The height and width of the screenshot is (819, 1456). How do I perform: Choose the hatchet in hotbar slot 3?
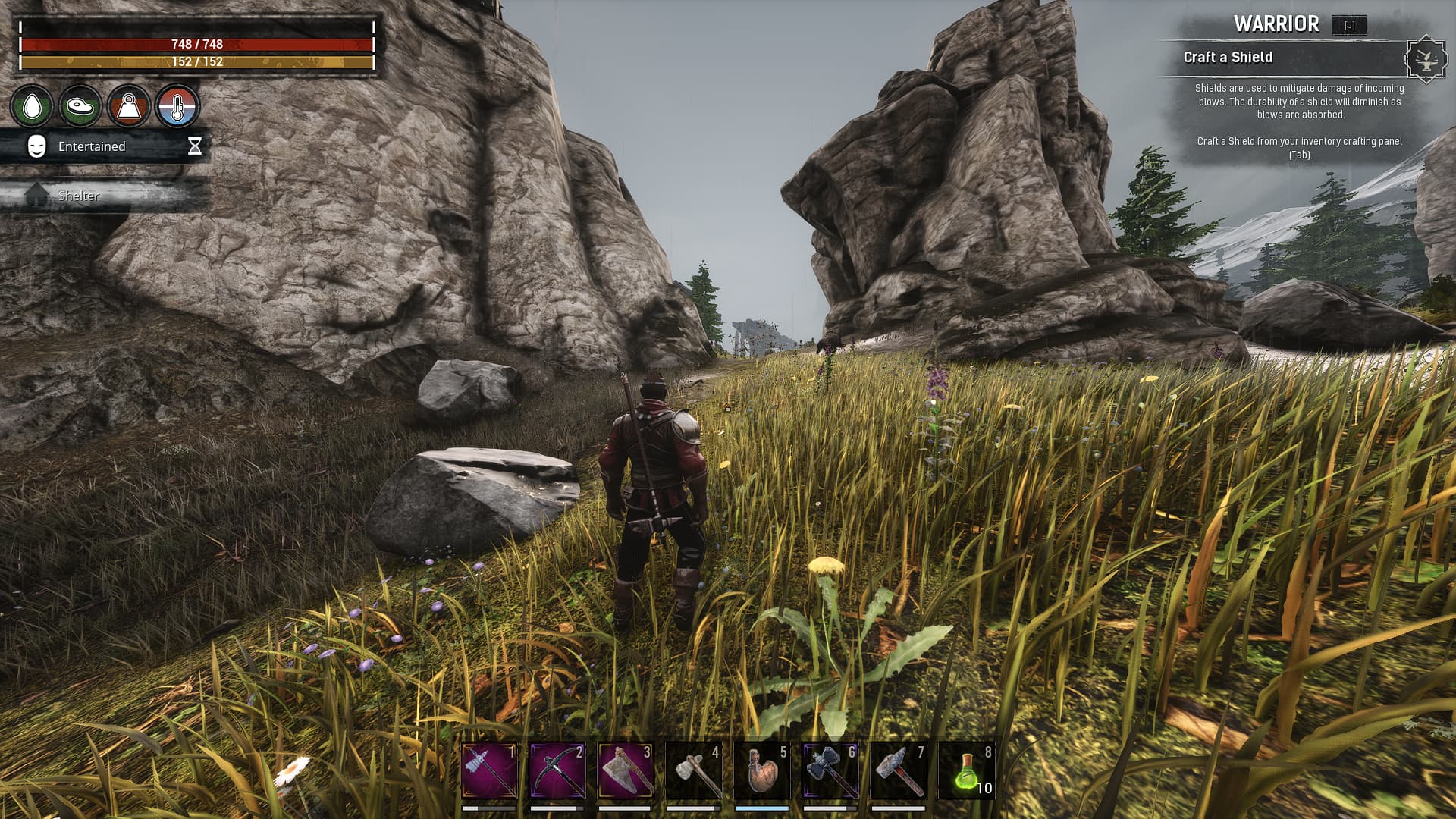(626, 770)
